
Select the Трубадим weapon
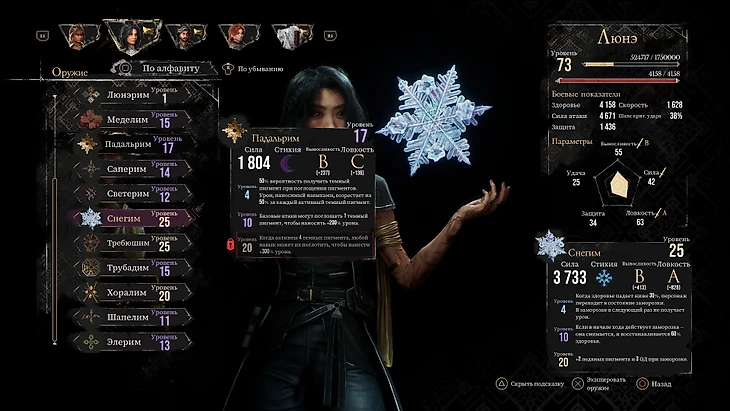click(x=125, y=267)
